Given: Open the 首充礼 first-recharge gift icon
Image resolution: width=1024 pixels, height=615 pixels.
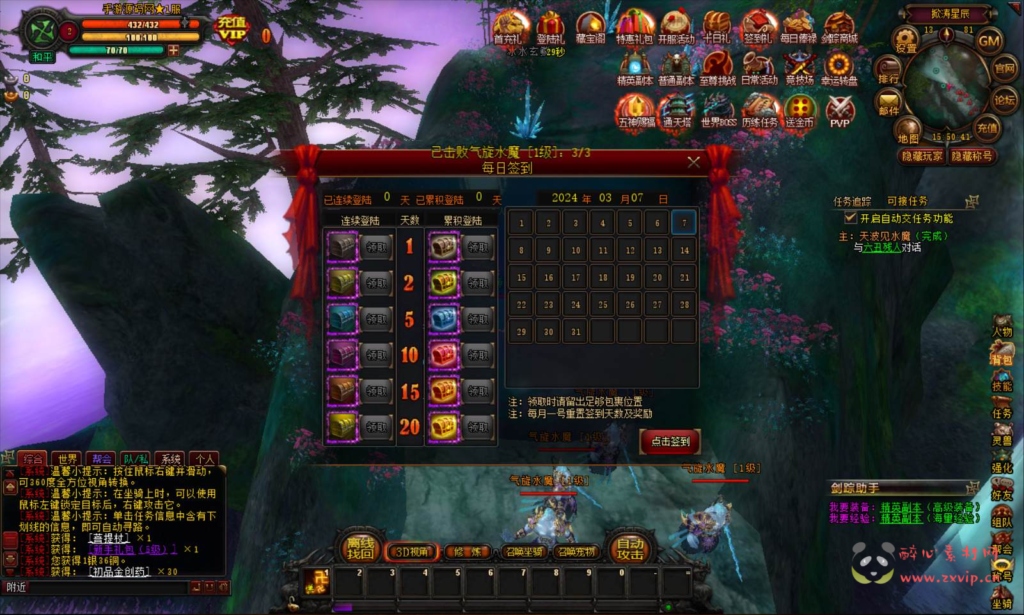Looking at the screenshot, I should 511,26.
